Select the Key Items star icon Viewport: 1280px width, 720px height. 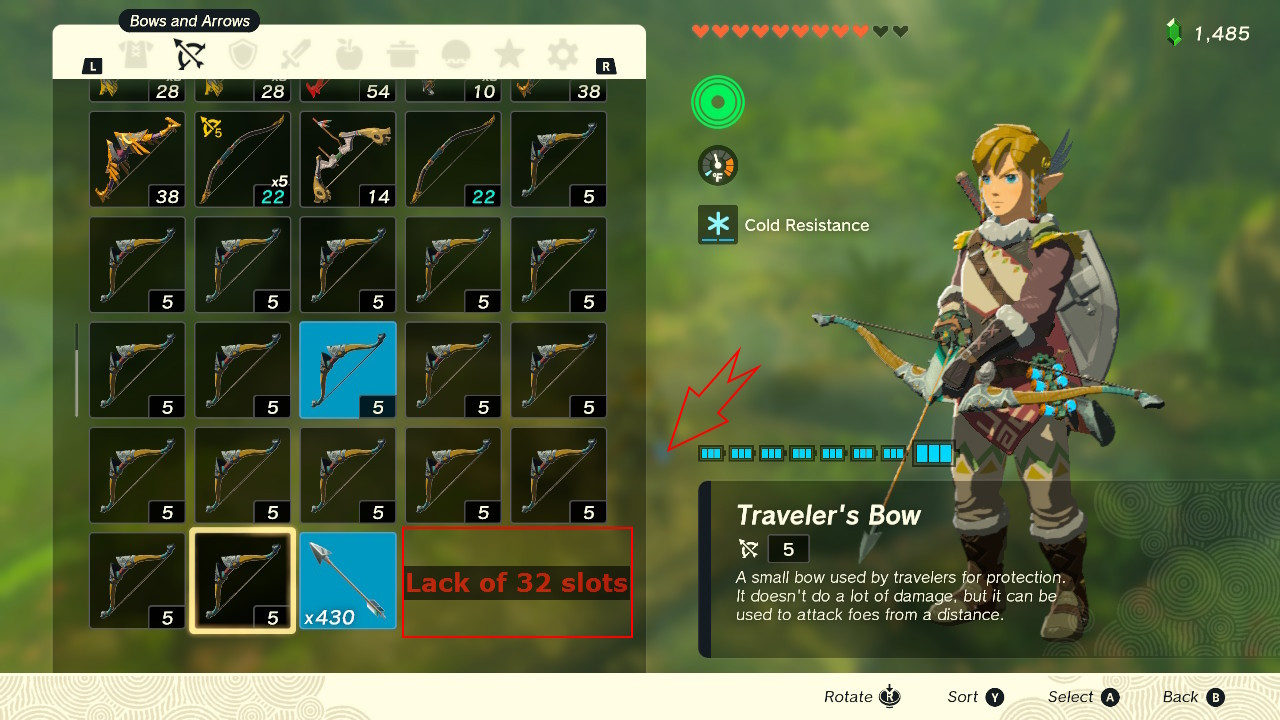point(508,55)
